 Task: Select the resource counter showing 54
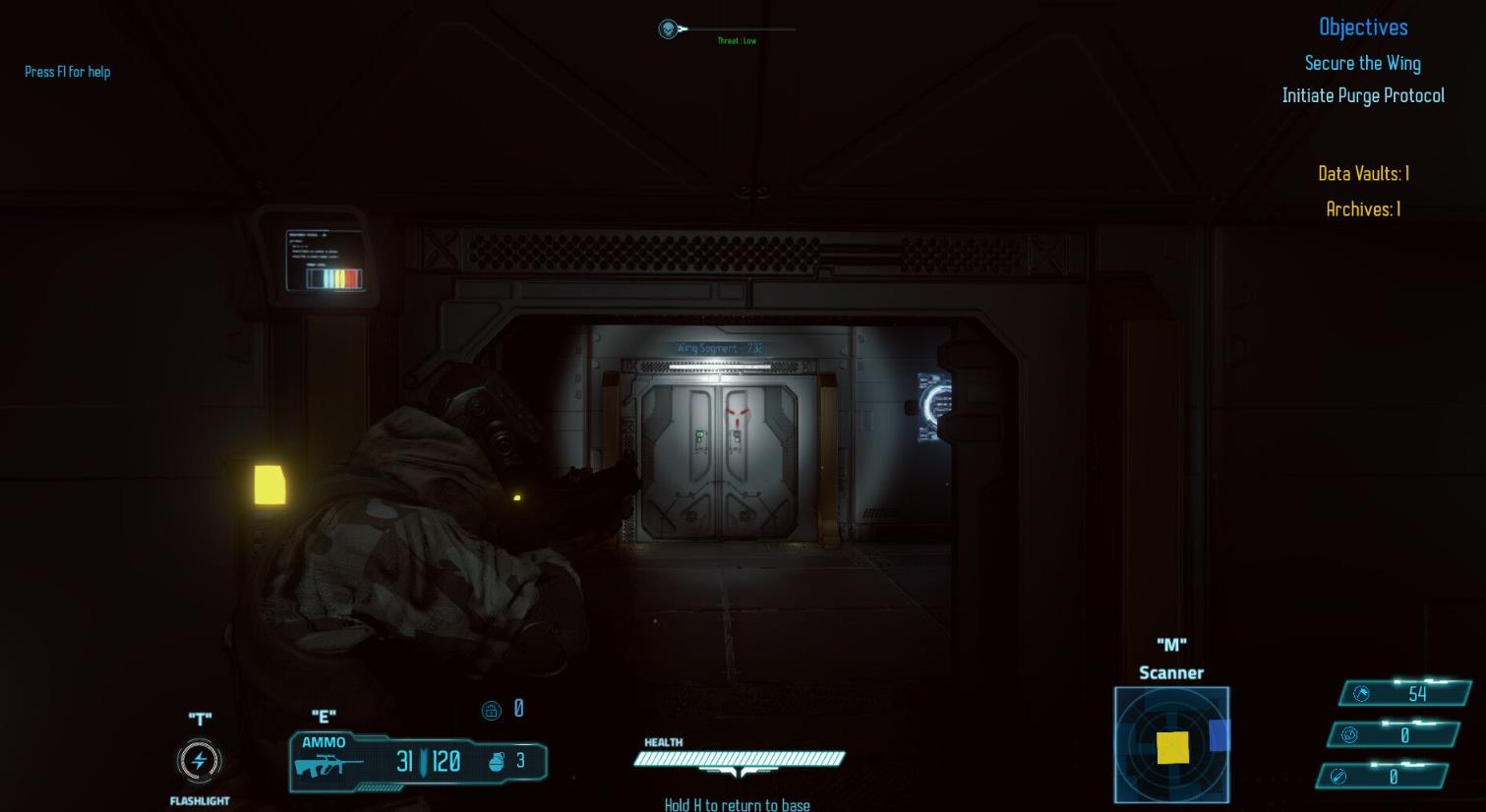1404,693
